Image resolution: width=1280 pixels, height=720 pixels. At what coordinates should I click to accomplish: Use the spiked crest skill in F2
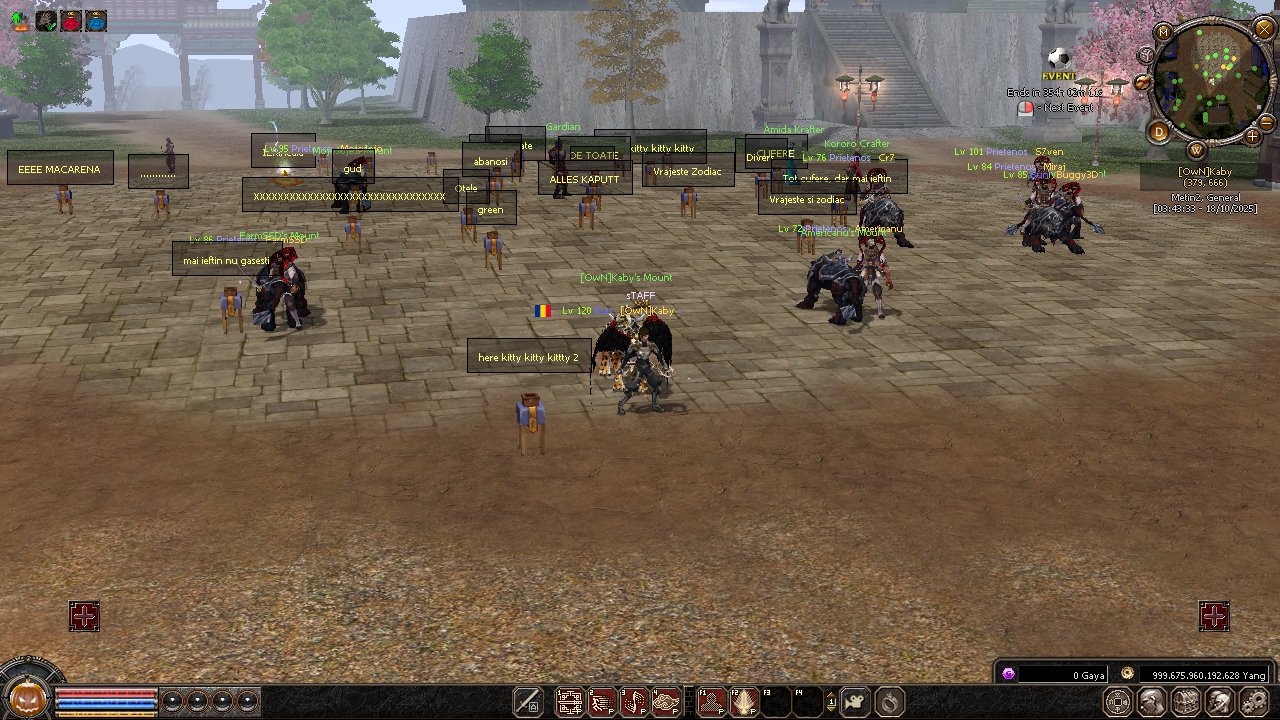coord(744,702)
